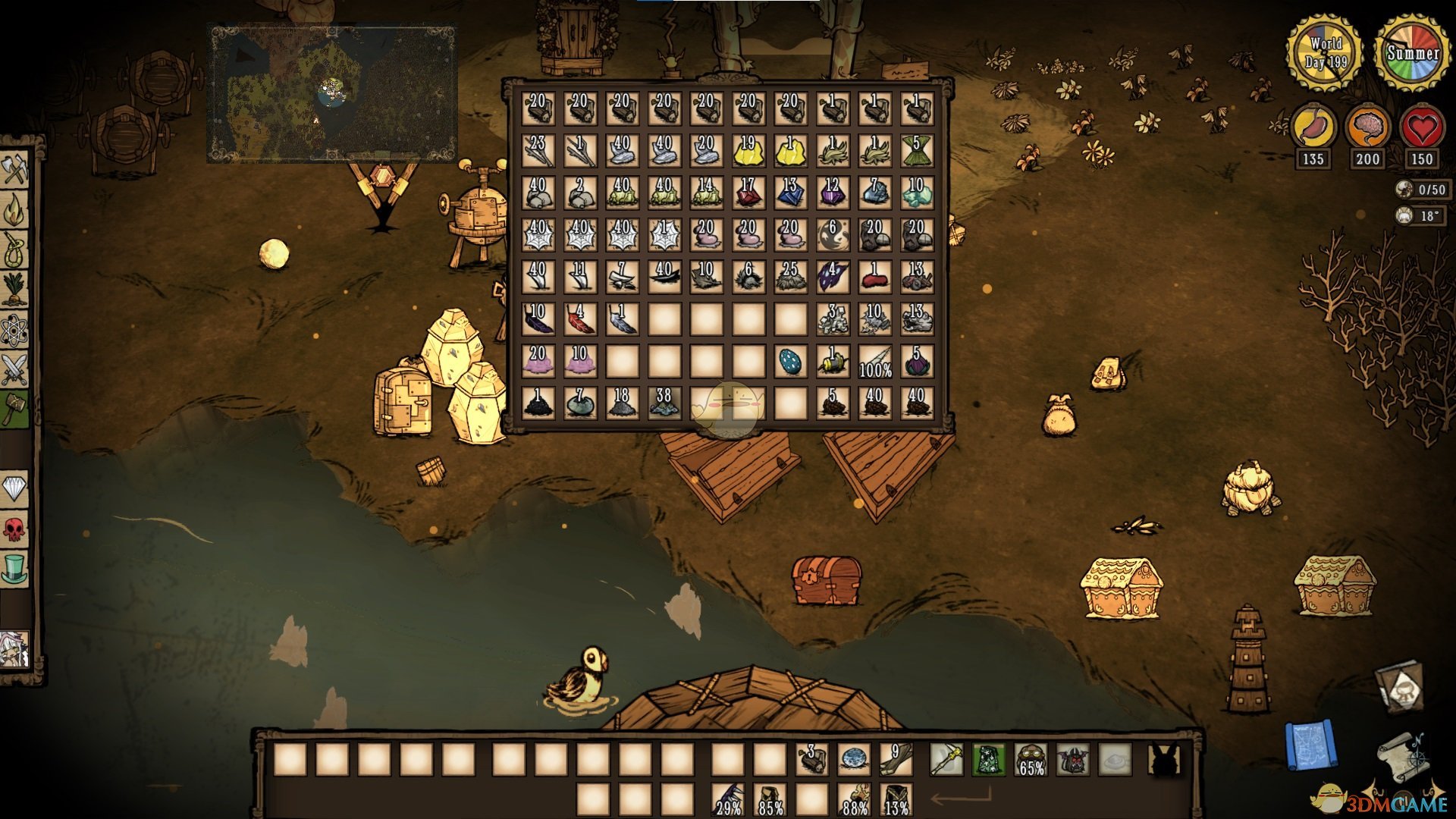Screen dimensions: 1456x819
Task: Switch to the Science crafting tab
Action: tap(15, 330)
